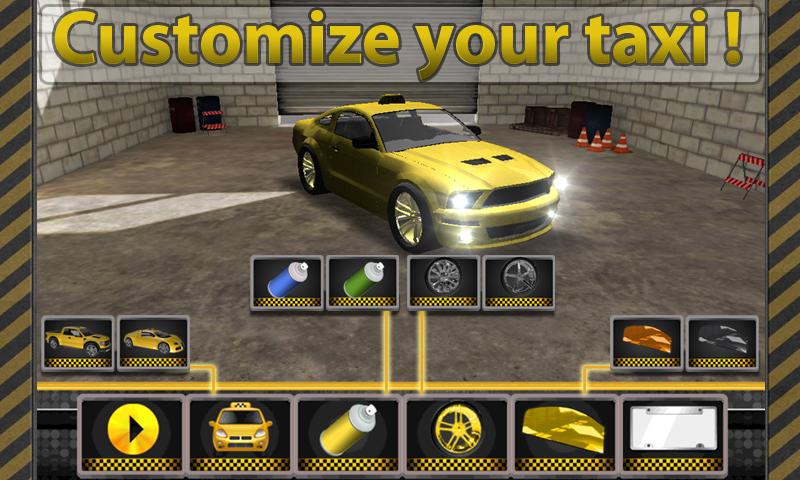The height and width of the screenshot is (480, 800).
Task: Start the game with the play arrow button
Action: [132, 432]
